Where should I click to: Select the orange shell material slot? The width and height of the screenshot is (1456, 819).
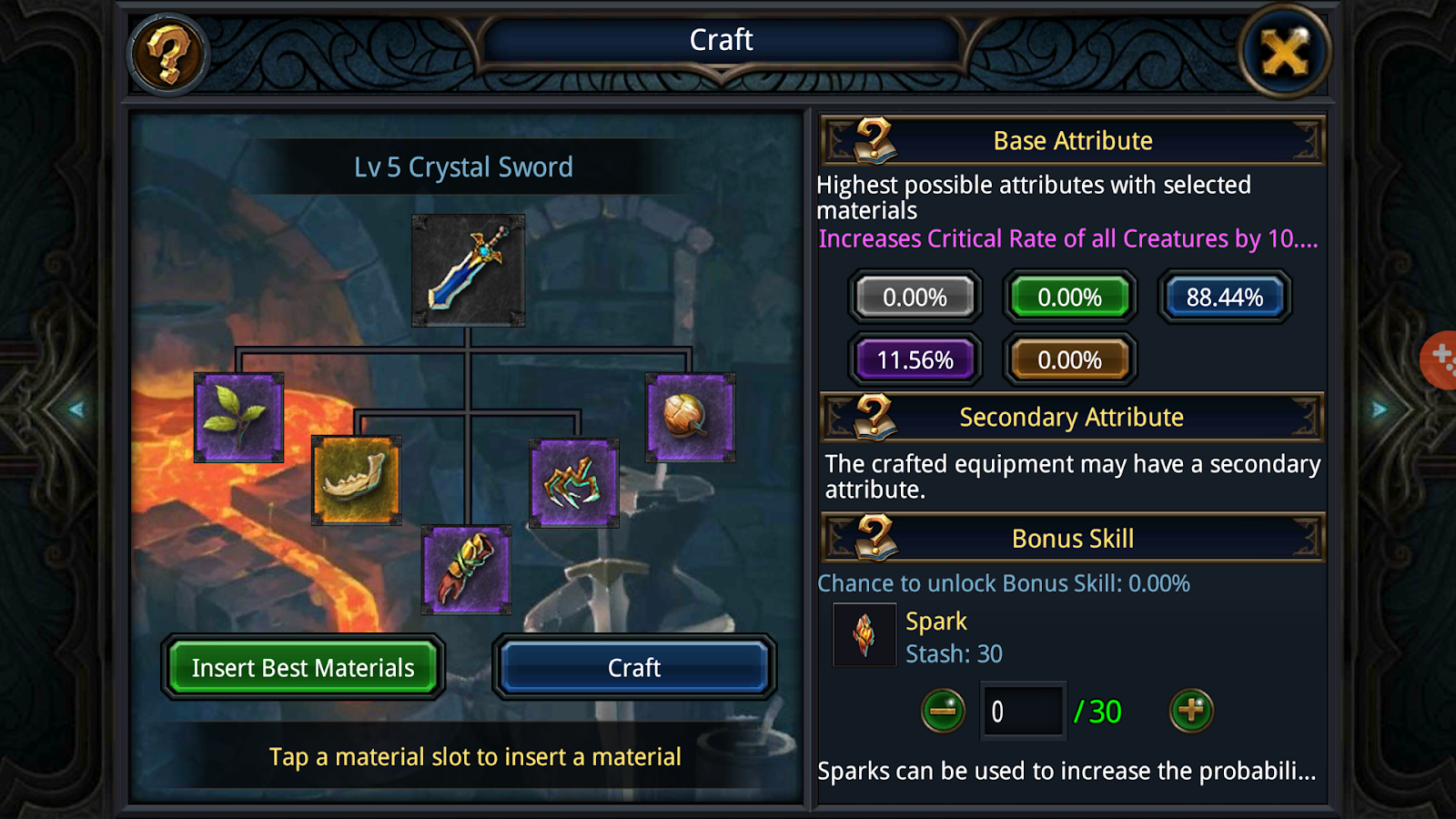coord(690,418)
